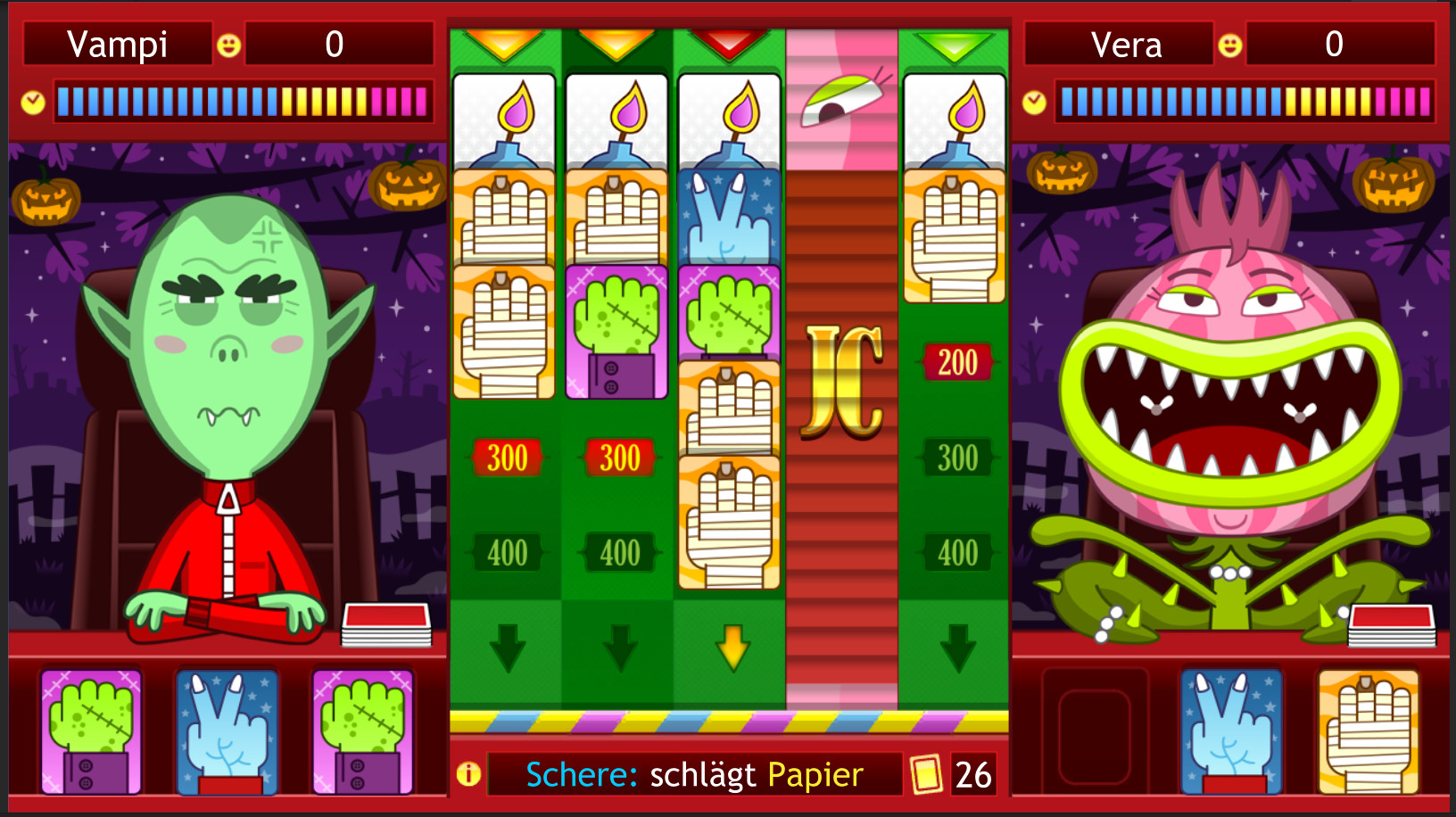Screen dimensions: 1456x817
Task: Select Vera's scissors card
Action: tap(1231, 731)
